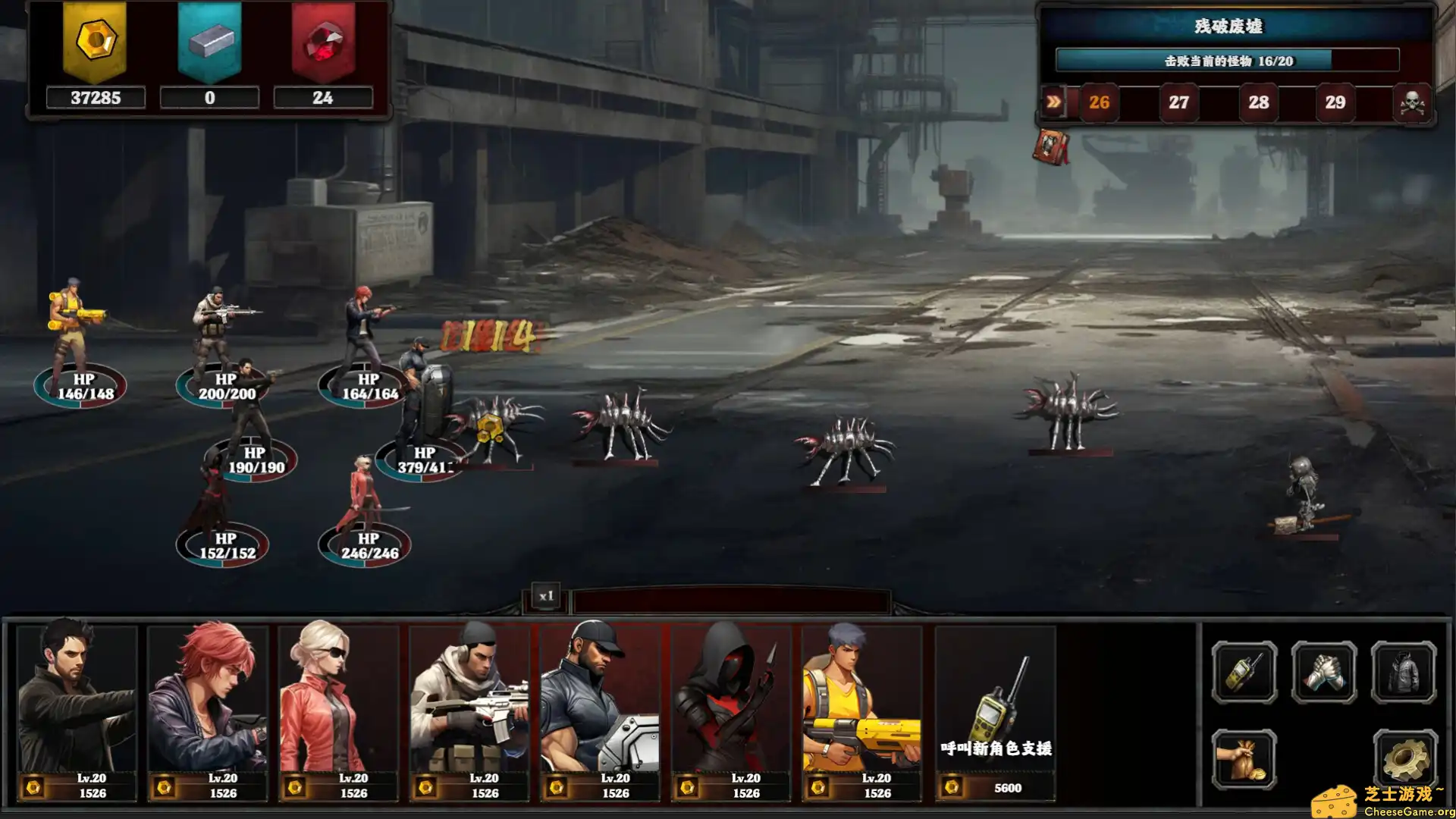Click the skull boss stage icon

coord(1412,102)
